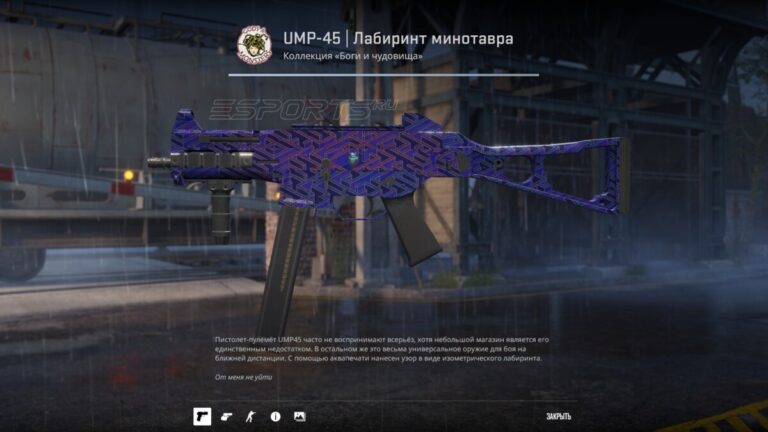Switch to the weapon-in-hand view icon
The height and width of the screenshot is (432, 768).
(x=226, y=416)
